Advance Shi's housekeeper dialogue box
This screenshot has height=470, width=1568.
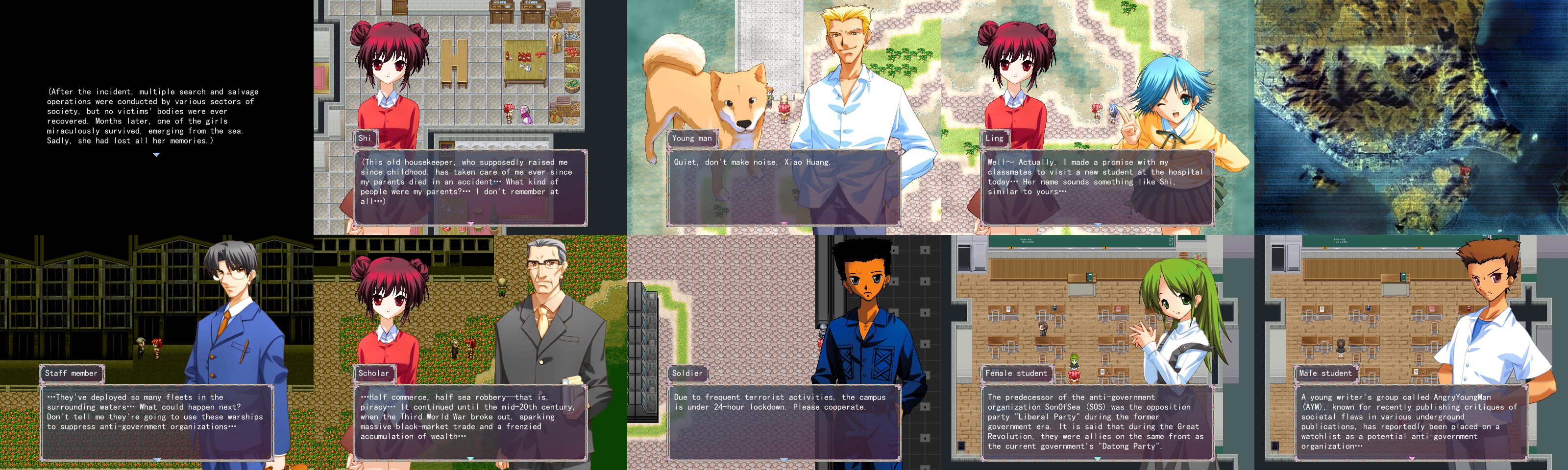click(470, 224)
